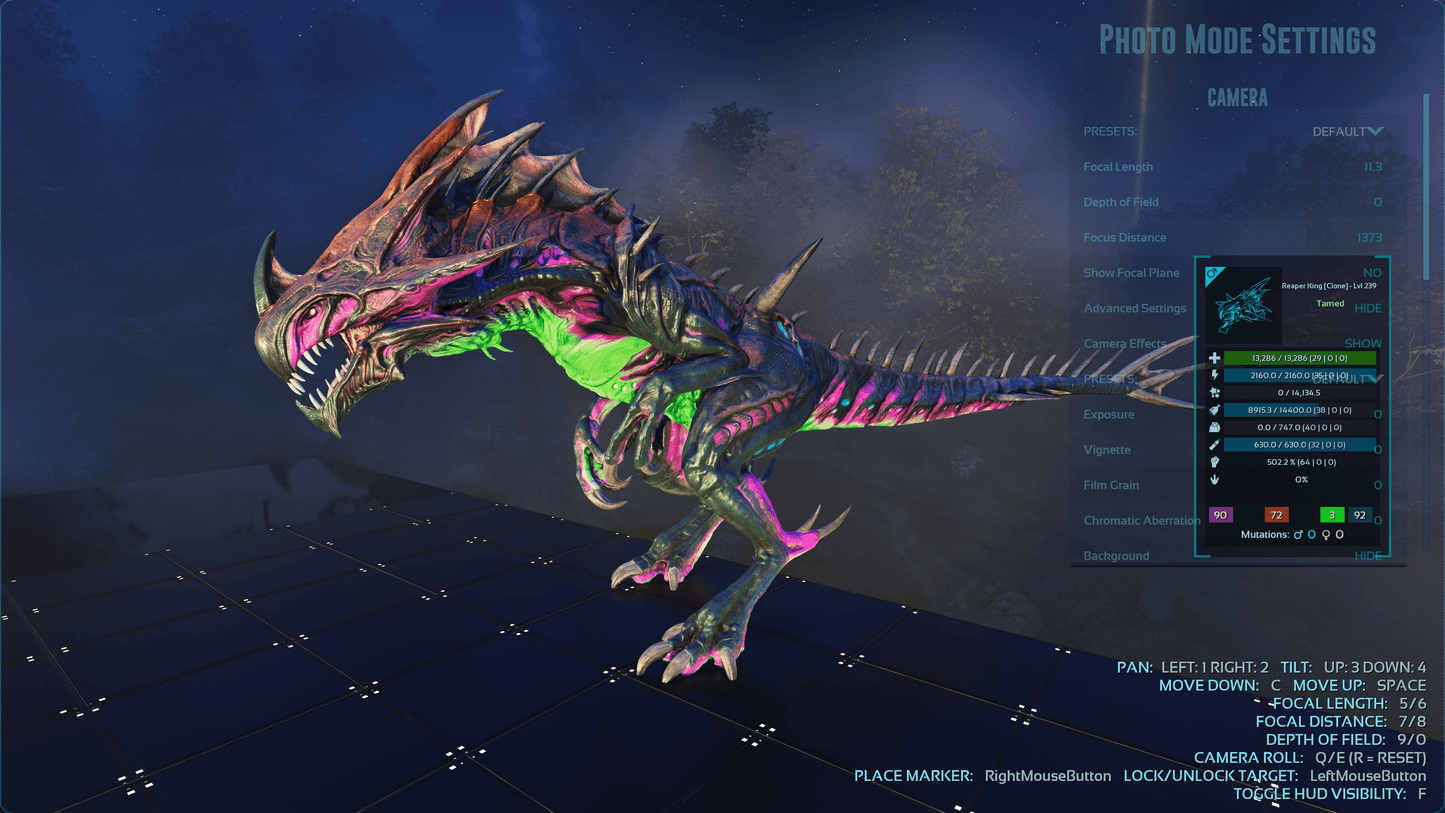The image size is (1445, 813).
Task: Click the green color region swatch 3
Action: (x=1332, y=515)
